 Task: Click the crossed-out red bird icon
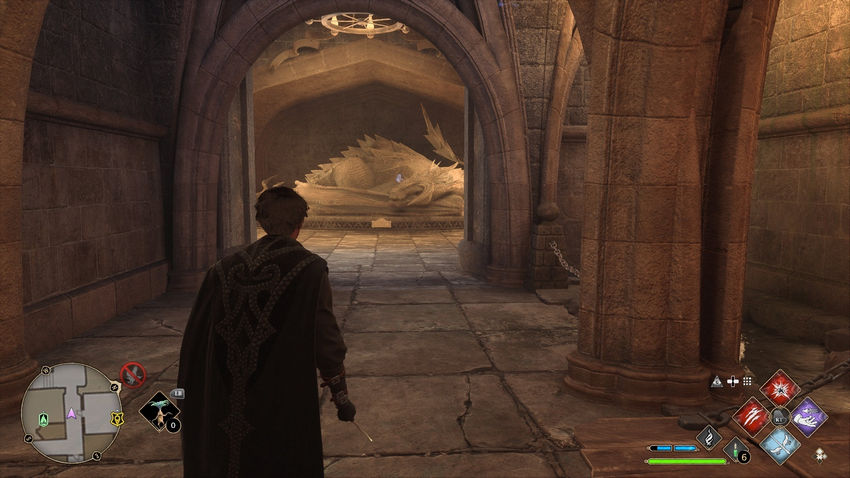pyautogui.click(x=132, y=375)
